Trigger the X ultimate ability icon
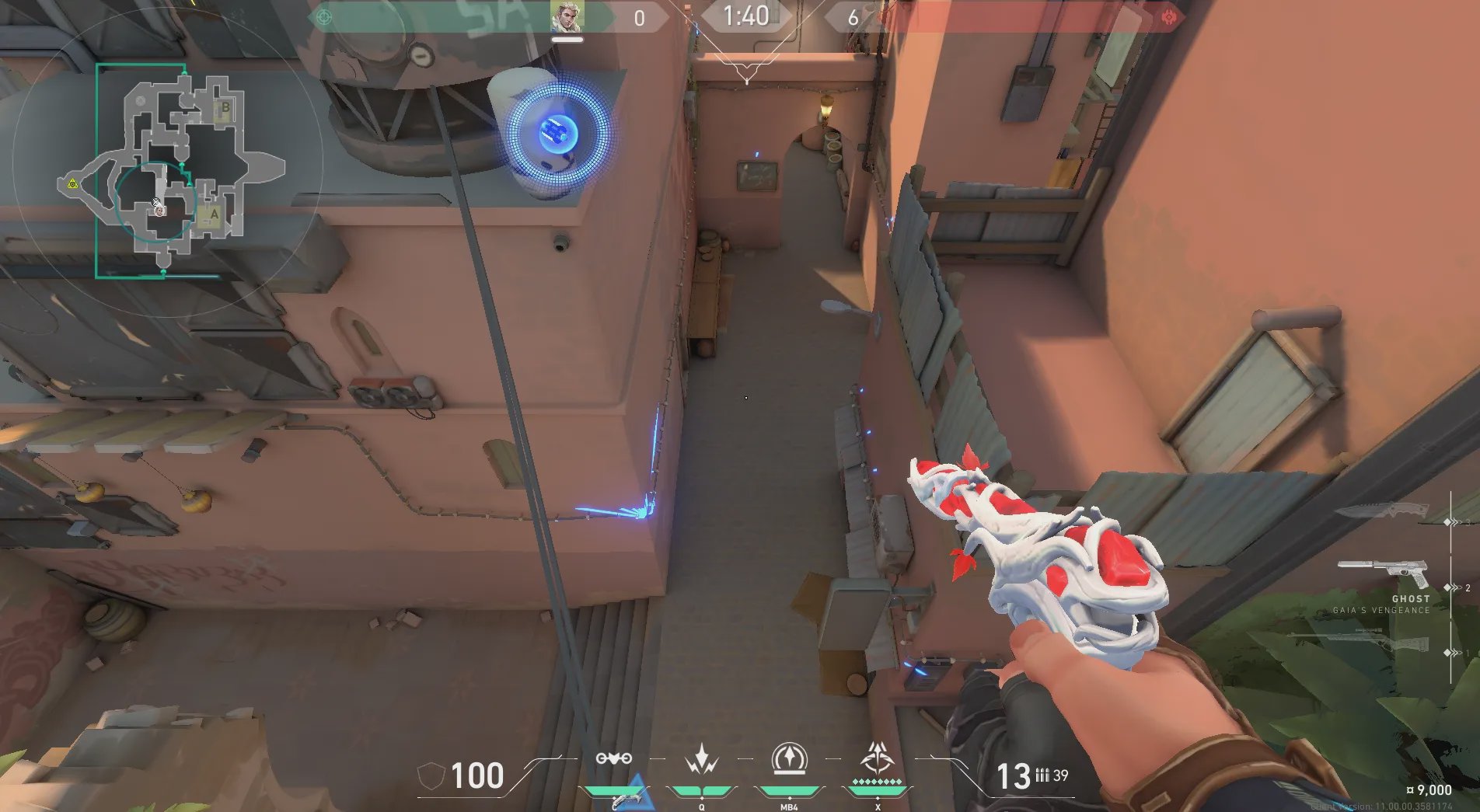1480x812 pixels. point(878,758)
